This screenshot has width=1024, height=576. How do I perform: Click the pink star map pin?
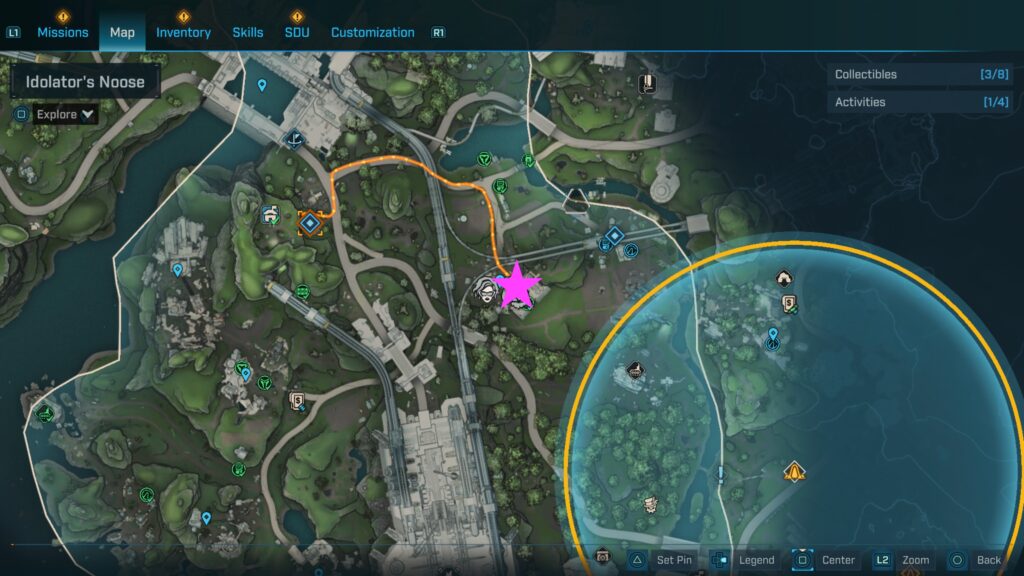click(518, 286)
